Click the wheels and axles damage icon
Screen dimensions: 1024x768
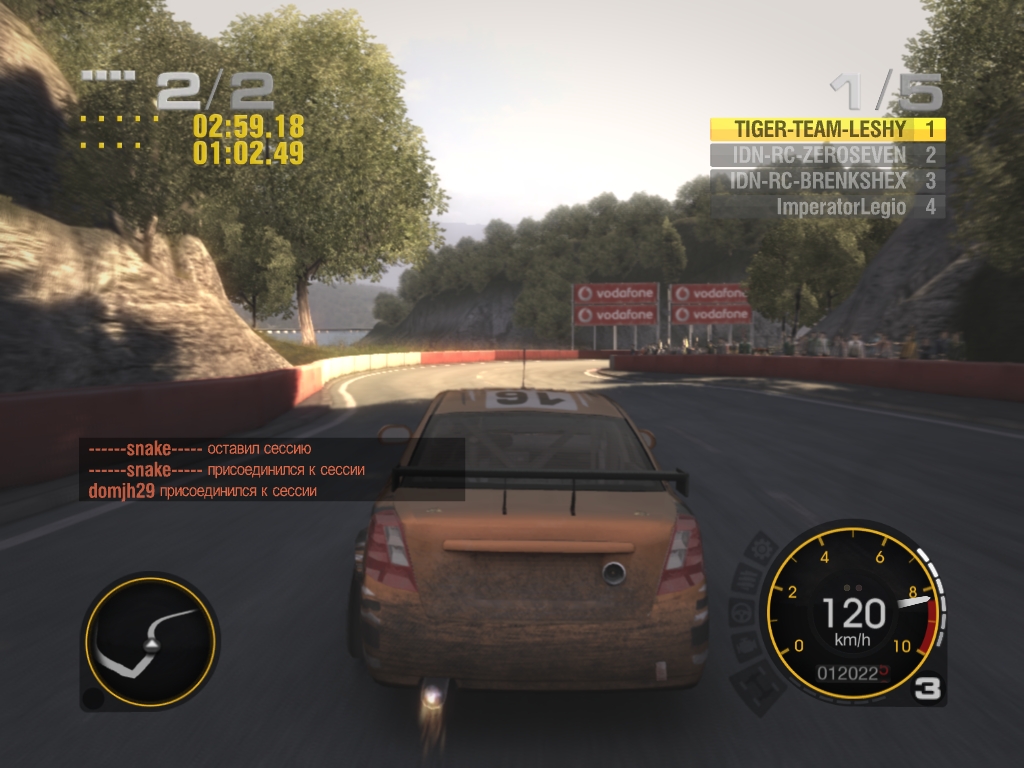(x=758, y=681)
